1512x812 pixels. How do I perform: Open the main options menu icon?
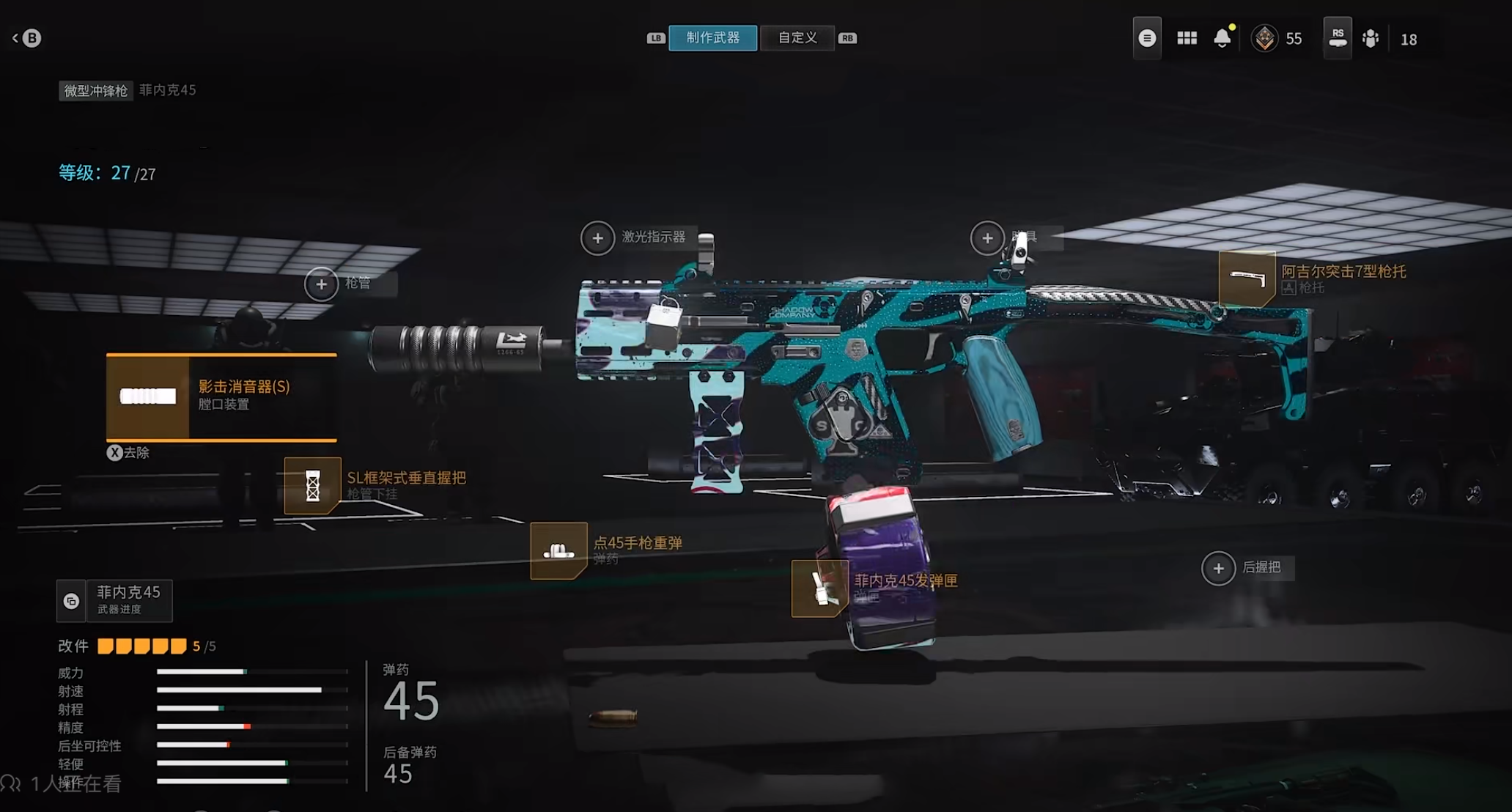pos(1147,39)
